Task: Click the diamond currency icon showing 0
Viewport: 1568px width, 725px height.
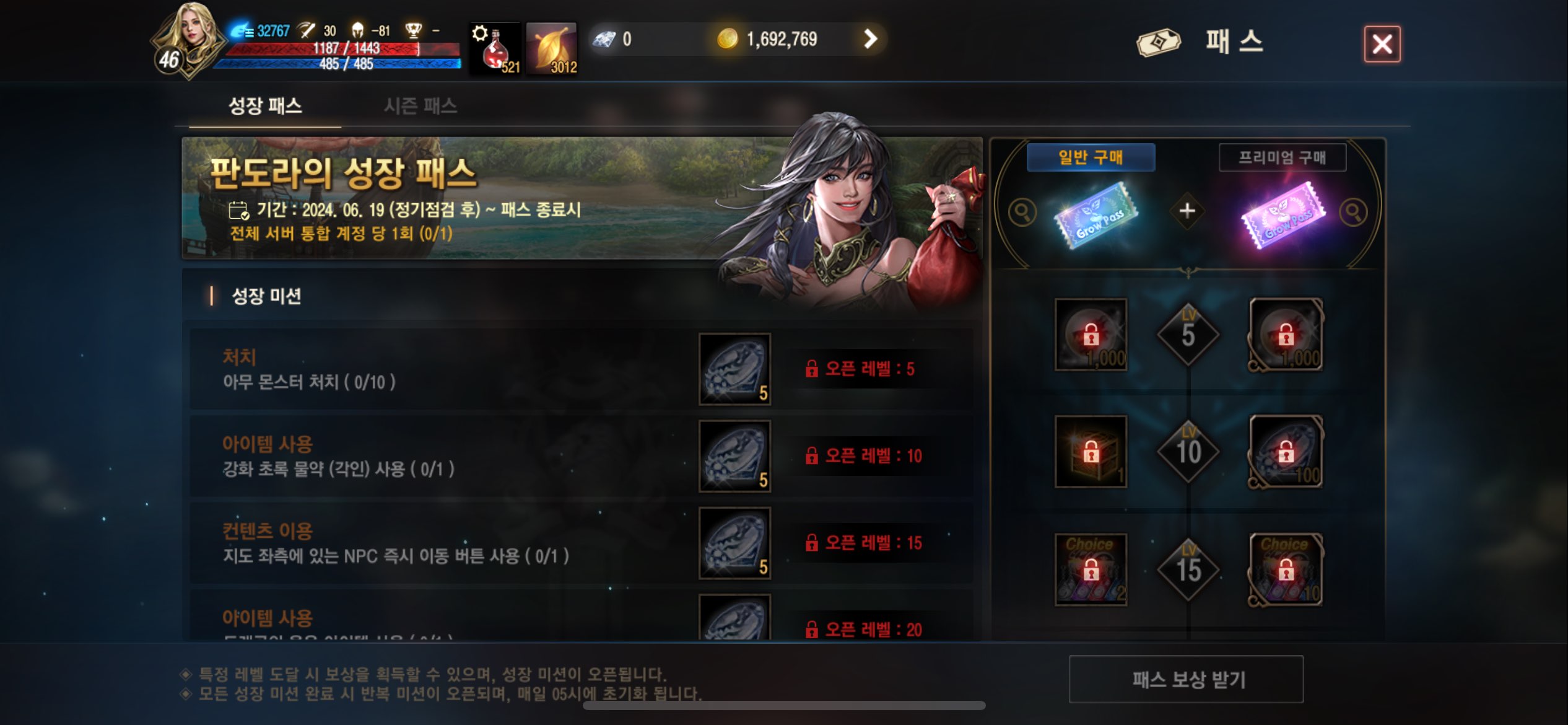Action: [603, 39]
